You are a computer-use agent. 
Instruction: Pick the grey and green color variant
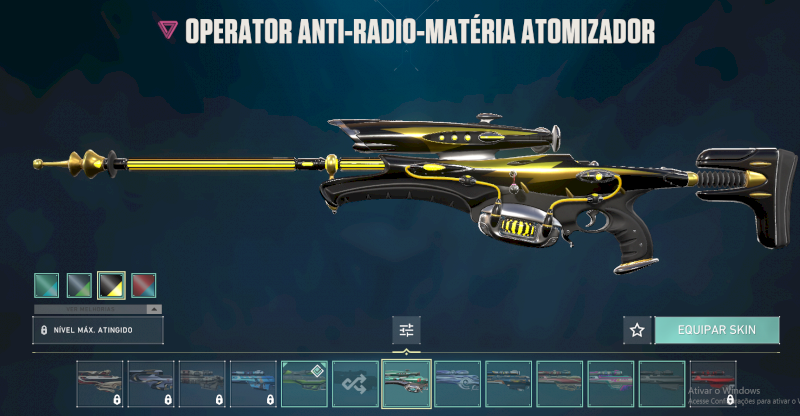78,286
